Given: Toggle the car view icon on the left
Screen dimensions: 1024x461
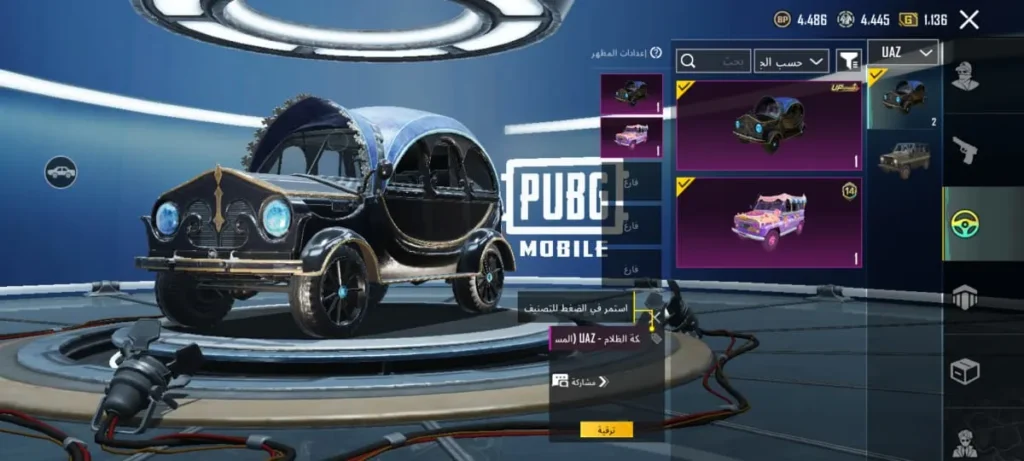Looking at the screenshot, I should [61, 172].
